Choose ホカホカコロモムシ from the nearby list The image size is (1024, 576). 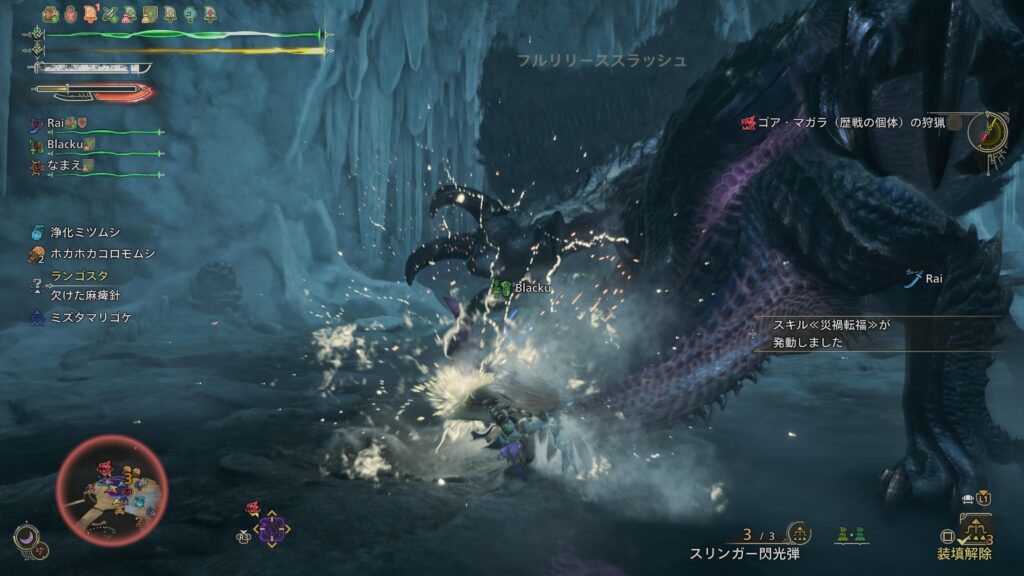coord(94,254)
